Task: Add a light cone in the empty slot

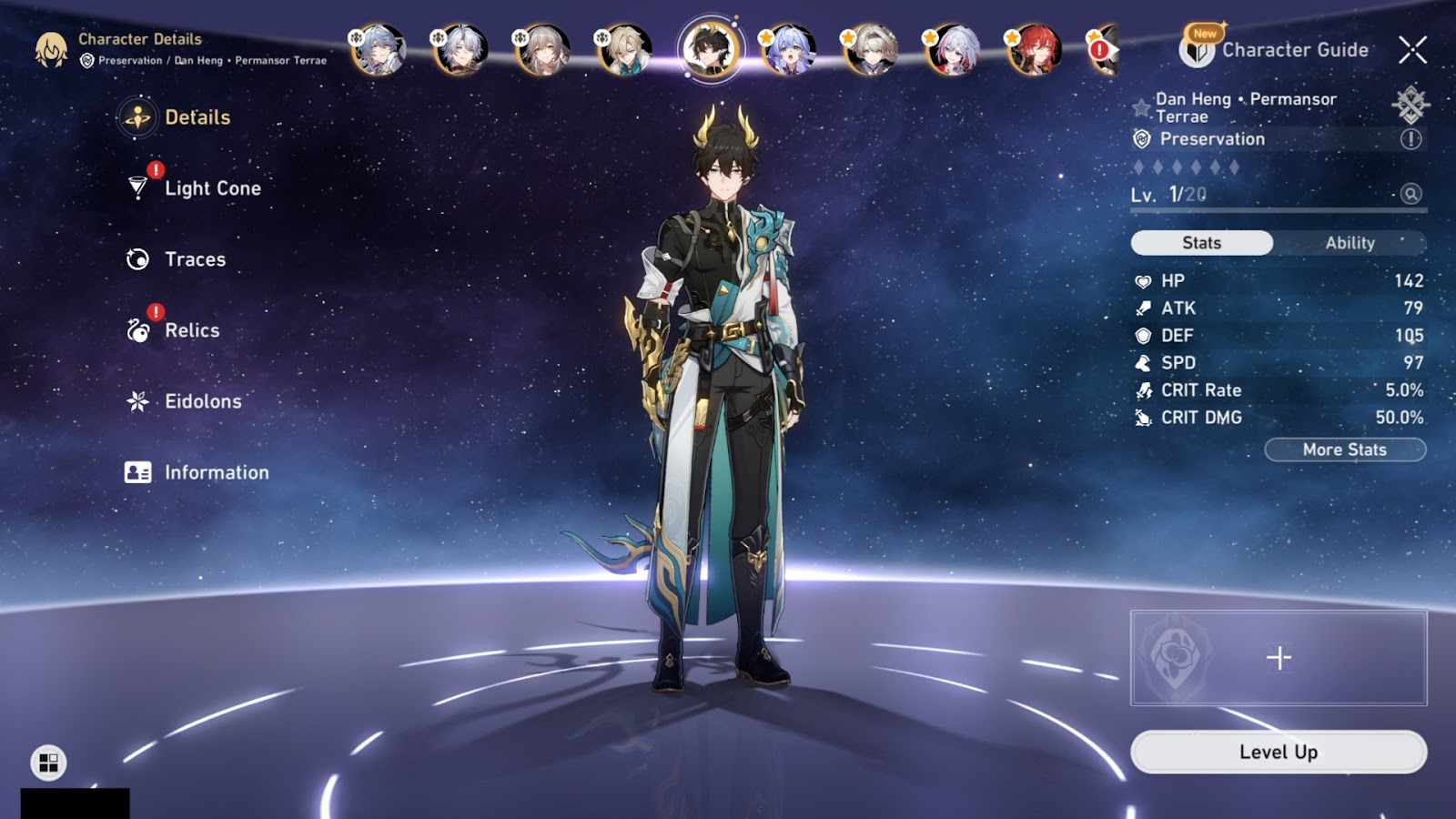Action: pyautogui.click(x=1279, y=658)
